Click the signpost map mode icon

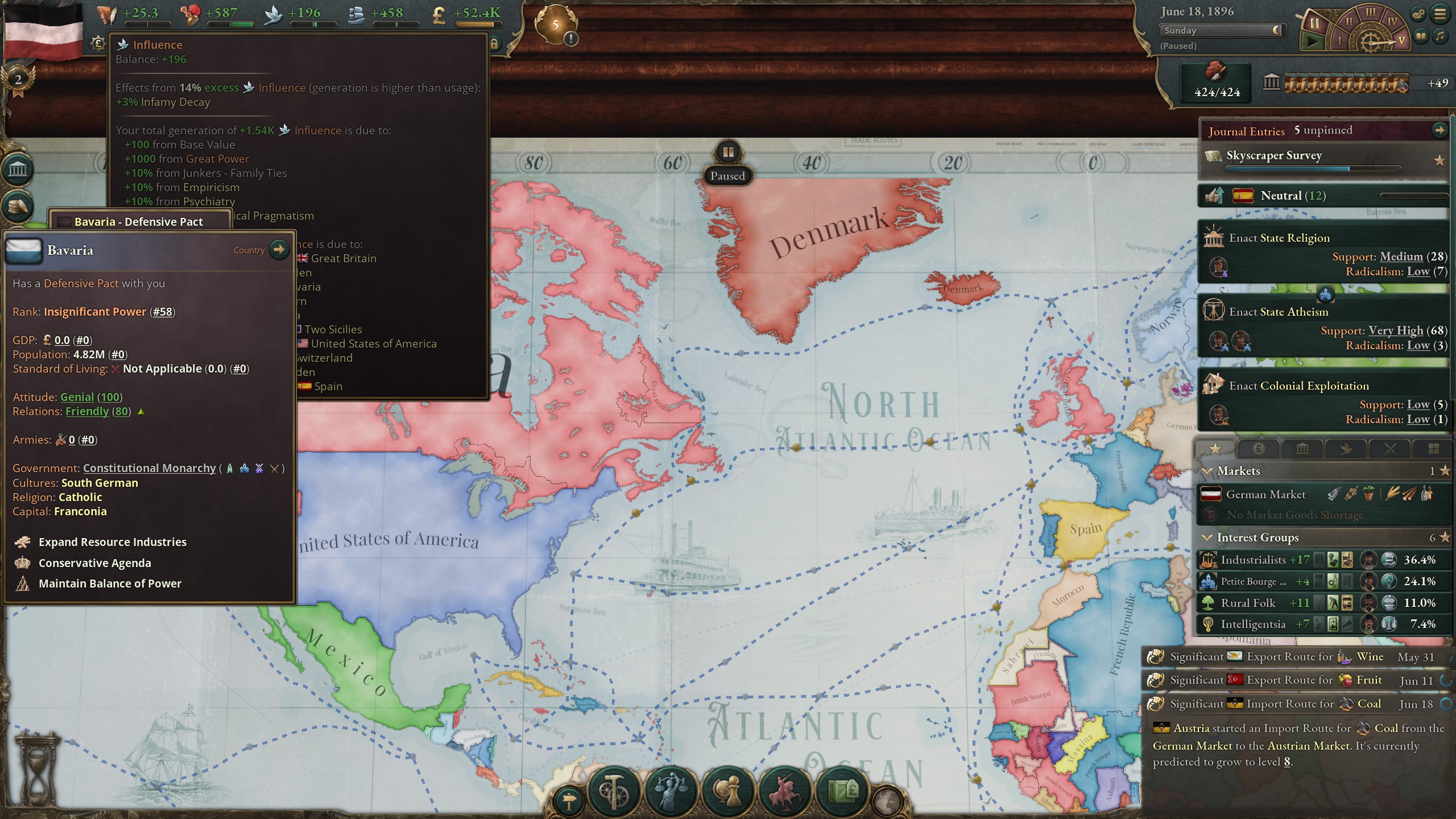(x=569, y=800)
